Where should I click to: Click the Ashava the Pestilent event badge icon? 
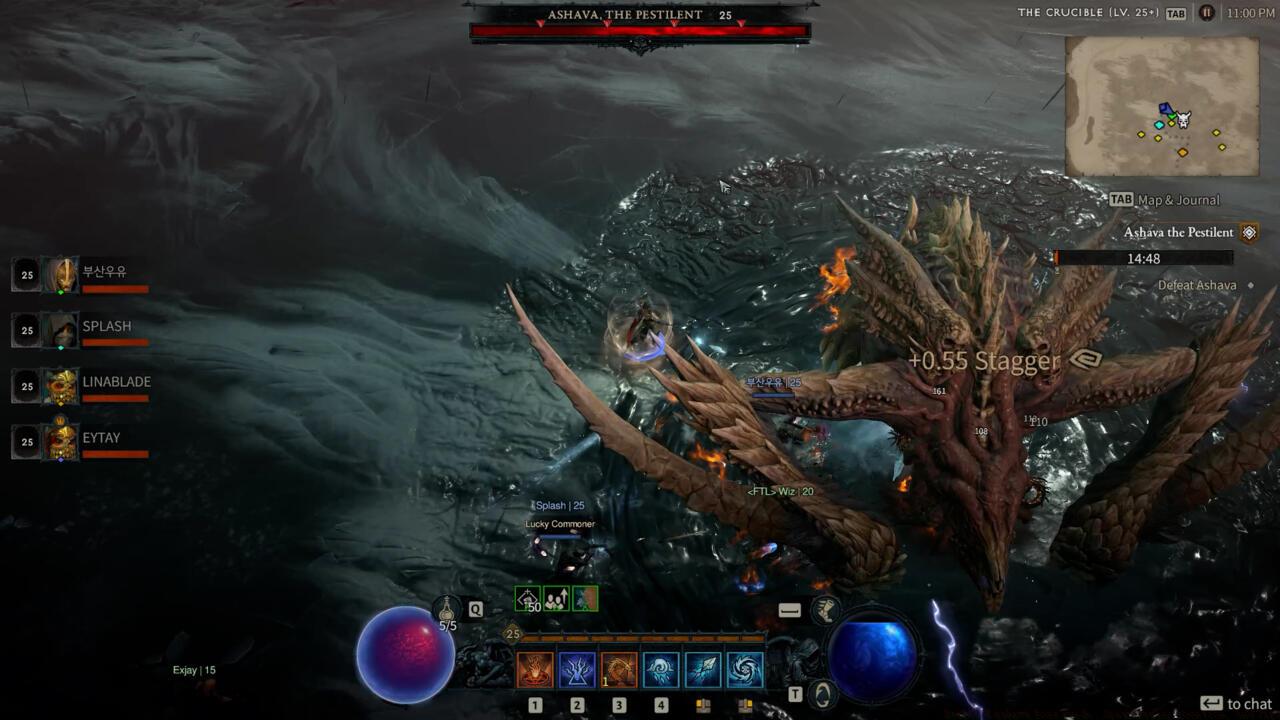[x=1248, y=233]
